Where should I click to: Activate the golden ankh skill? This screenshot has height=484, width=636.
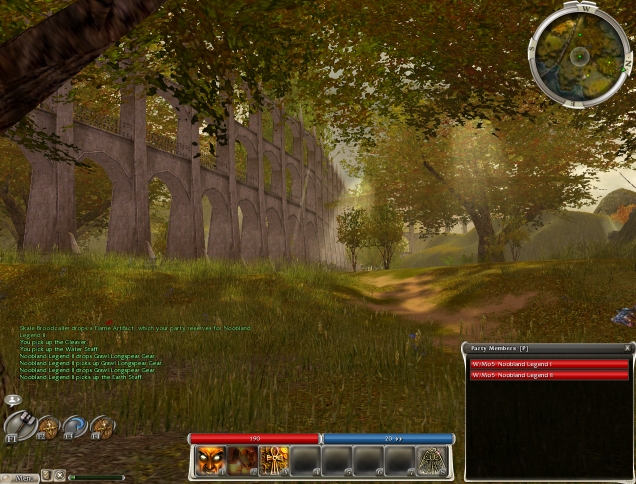273,460
